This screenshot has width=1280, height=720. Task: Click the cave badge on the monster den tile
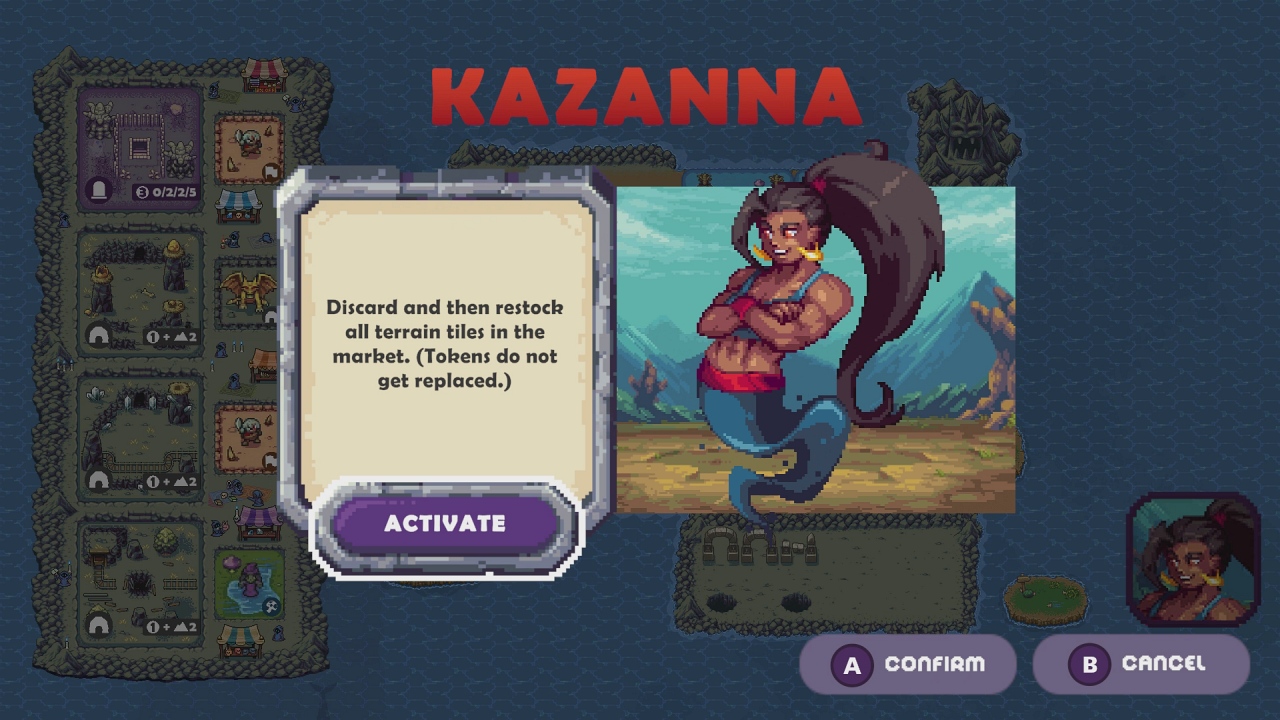click(x=96, y=331)
